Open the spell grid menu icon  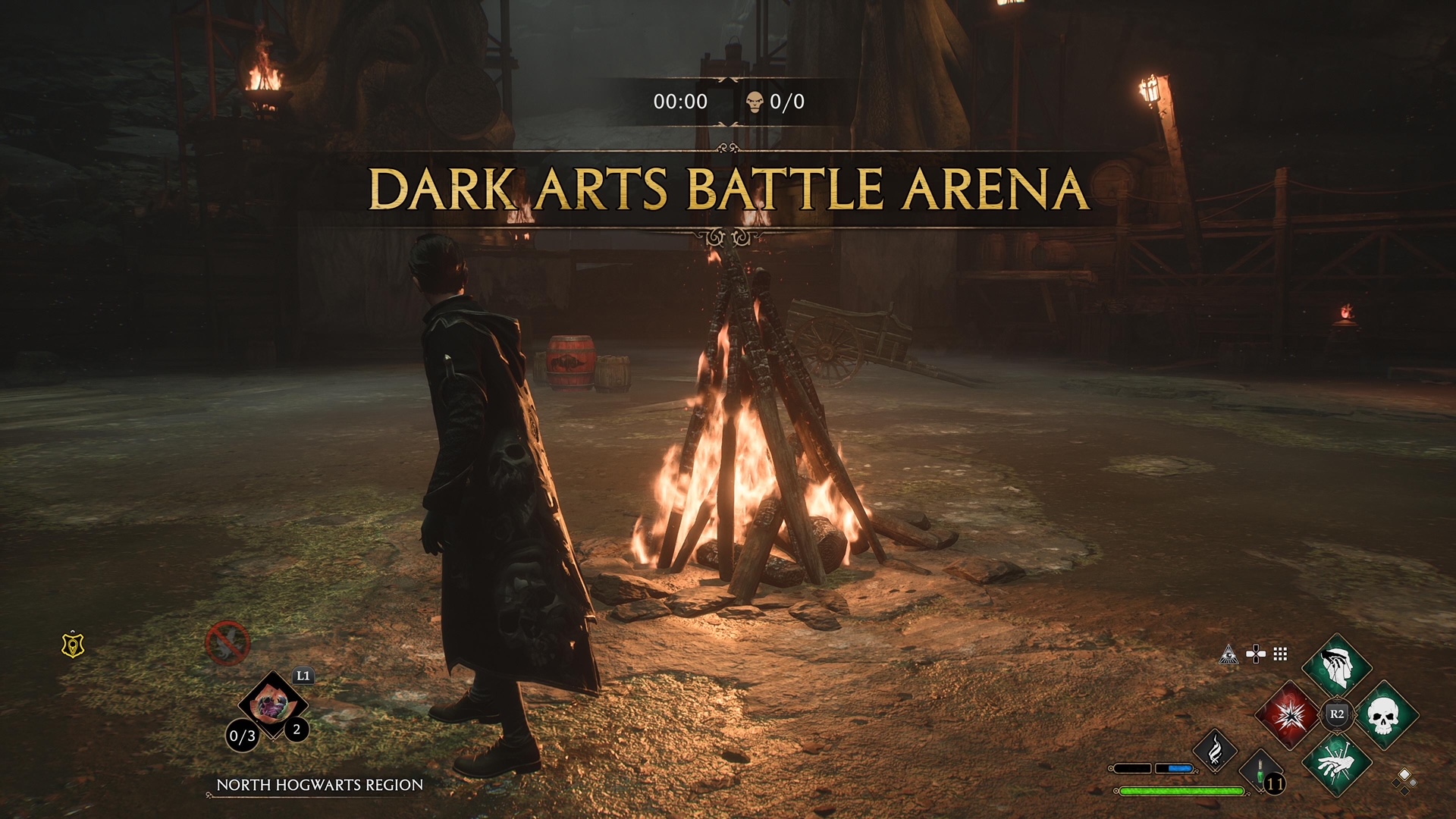pos(1280,654)
